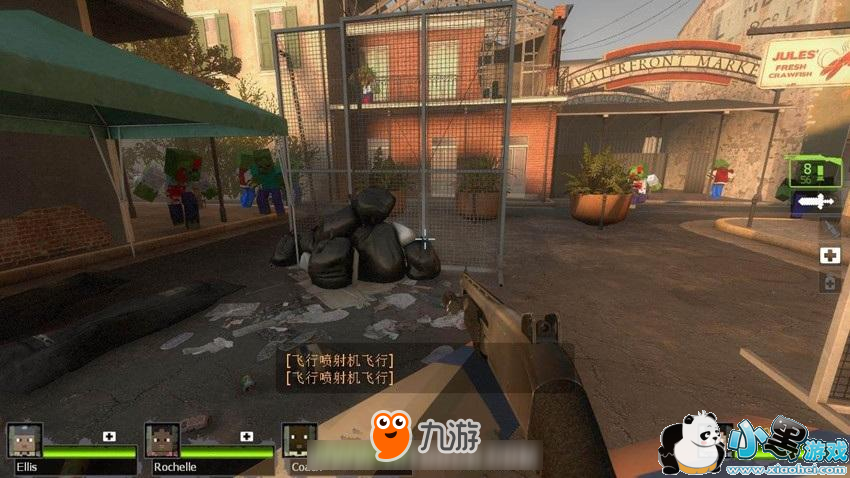
Task: Choose the first aid kit slot
Action: tap(829, 256)
